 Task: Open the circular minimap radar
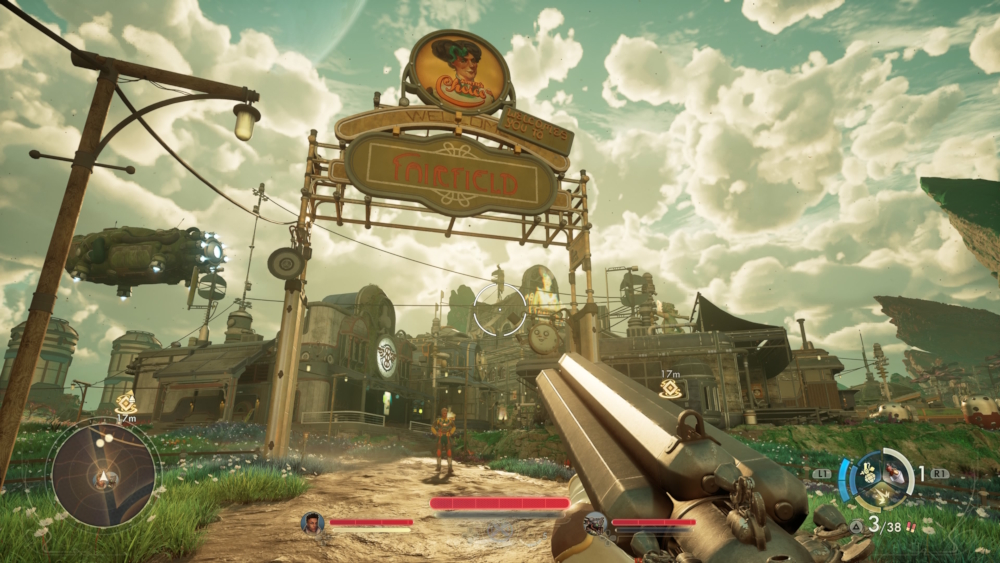pos(103,474)
